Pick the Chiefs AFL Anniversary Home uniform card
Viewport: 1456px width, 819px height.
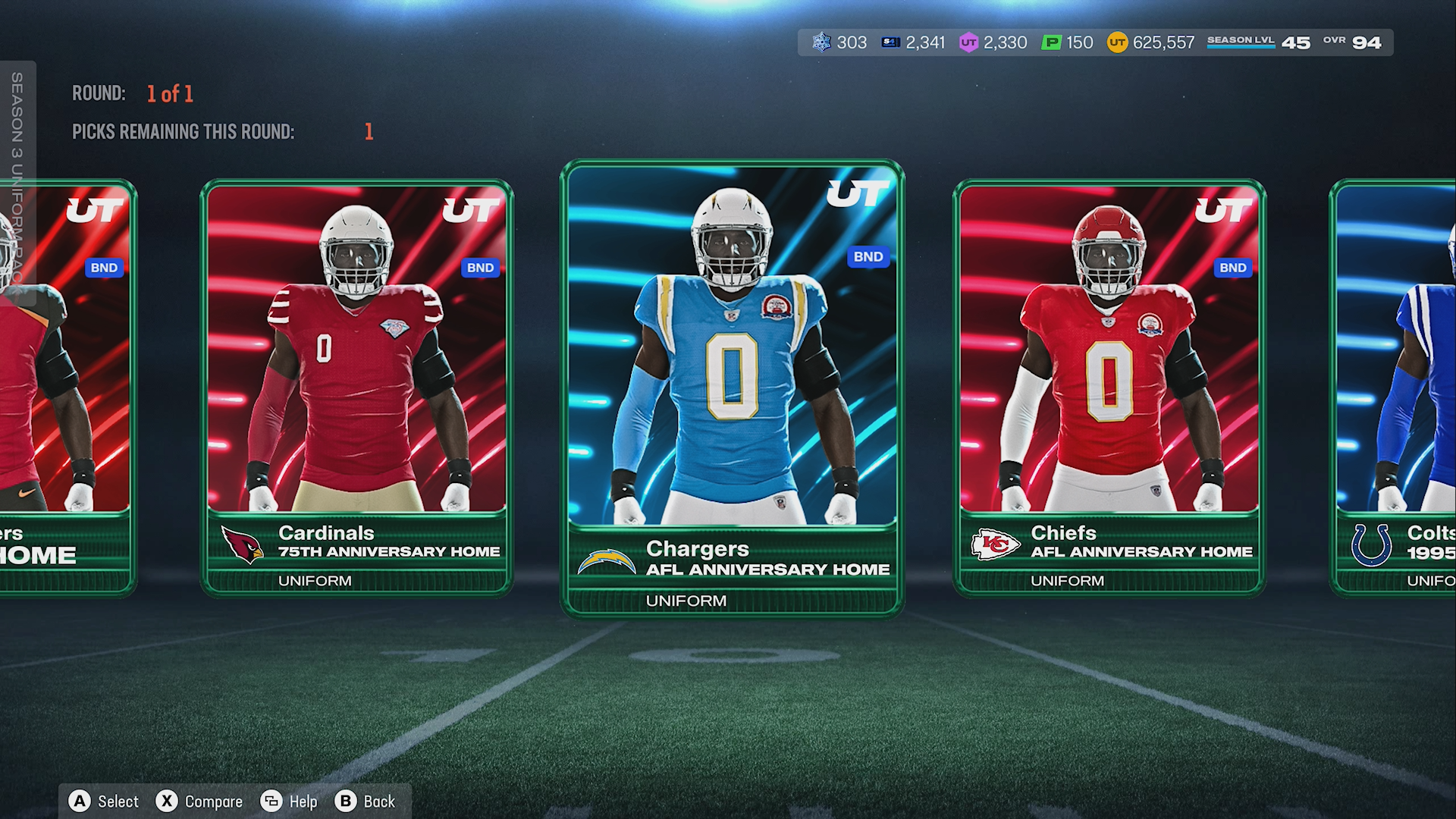1109,387
